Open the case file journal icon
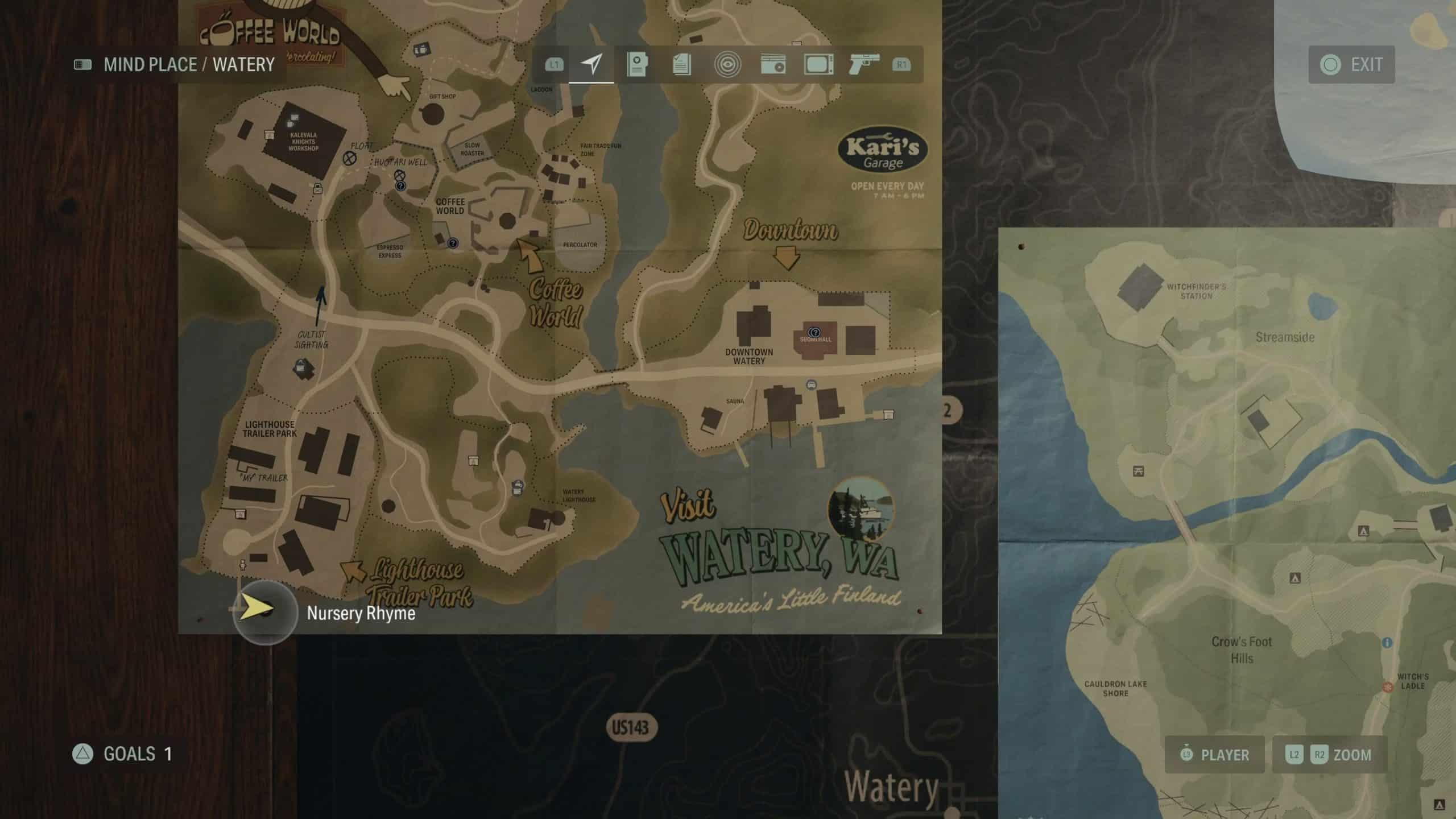The image size is (1456, 819). [x=638, y=64]
